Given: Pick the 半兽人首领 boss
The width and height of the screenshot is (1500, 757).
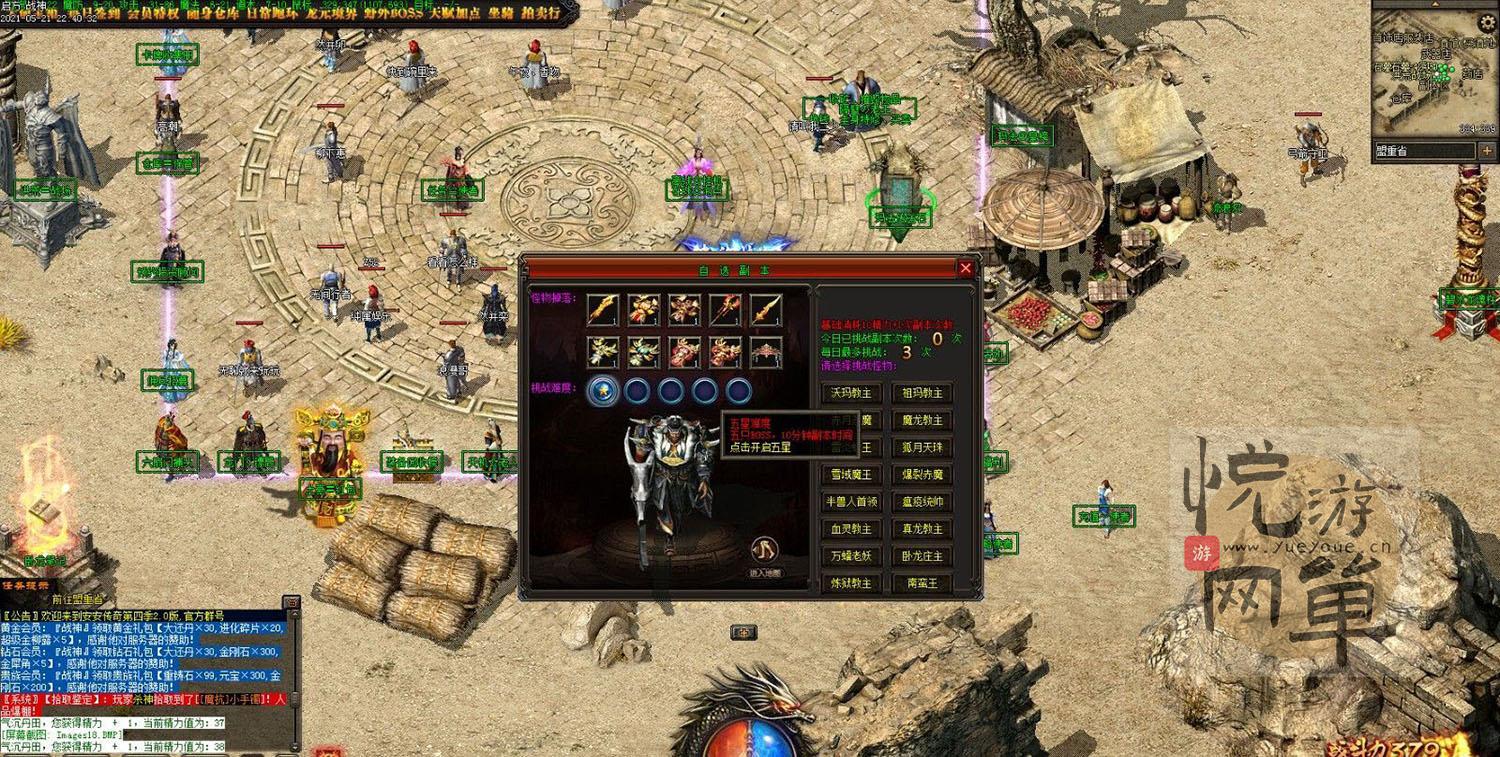Looking at the screenshot, I should point(851,502).
